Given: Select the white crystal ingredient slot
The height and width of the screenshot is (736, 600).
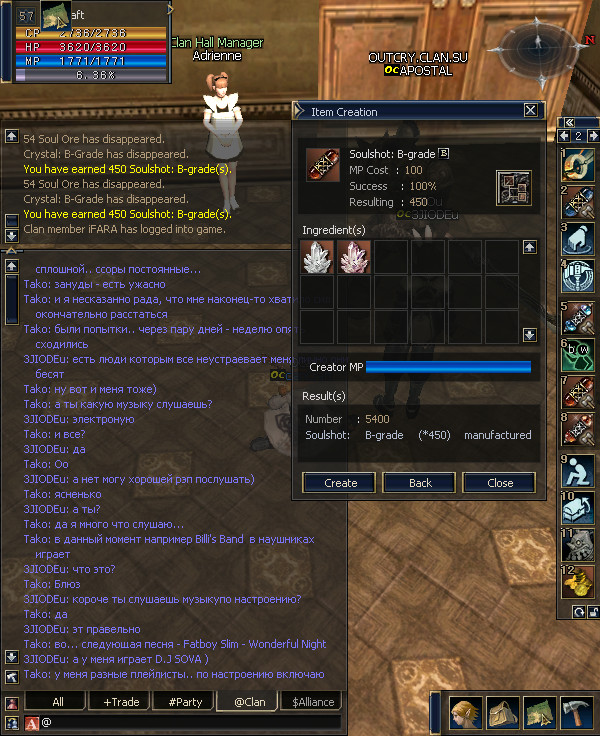Looking at the screenshot, I should click(318, 257).
